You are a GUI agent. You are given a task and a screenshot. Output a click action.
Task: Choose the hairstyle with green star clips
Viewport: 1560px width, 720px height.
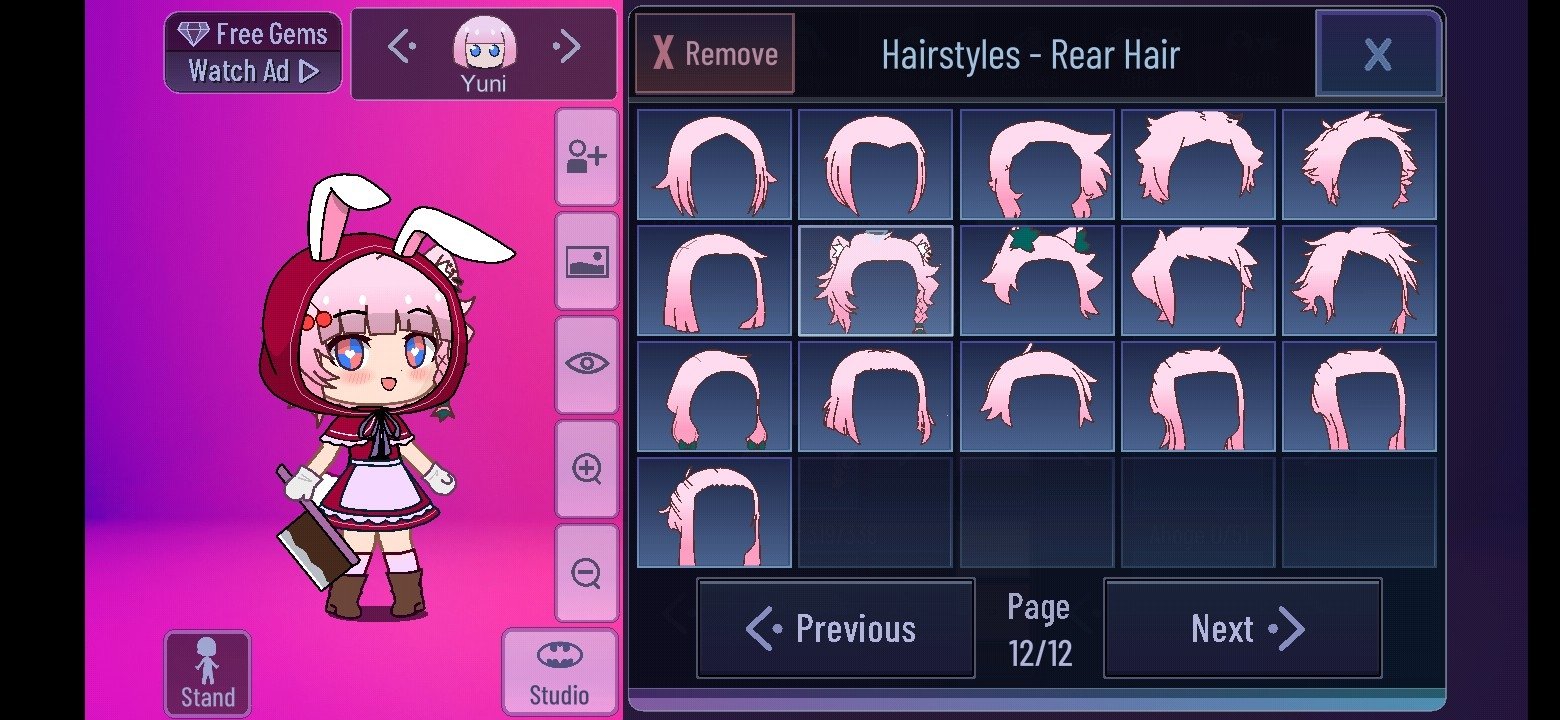click(1036, 280)
